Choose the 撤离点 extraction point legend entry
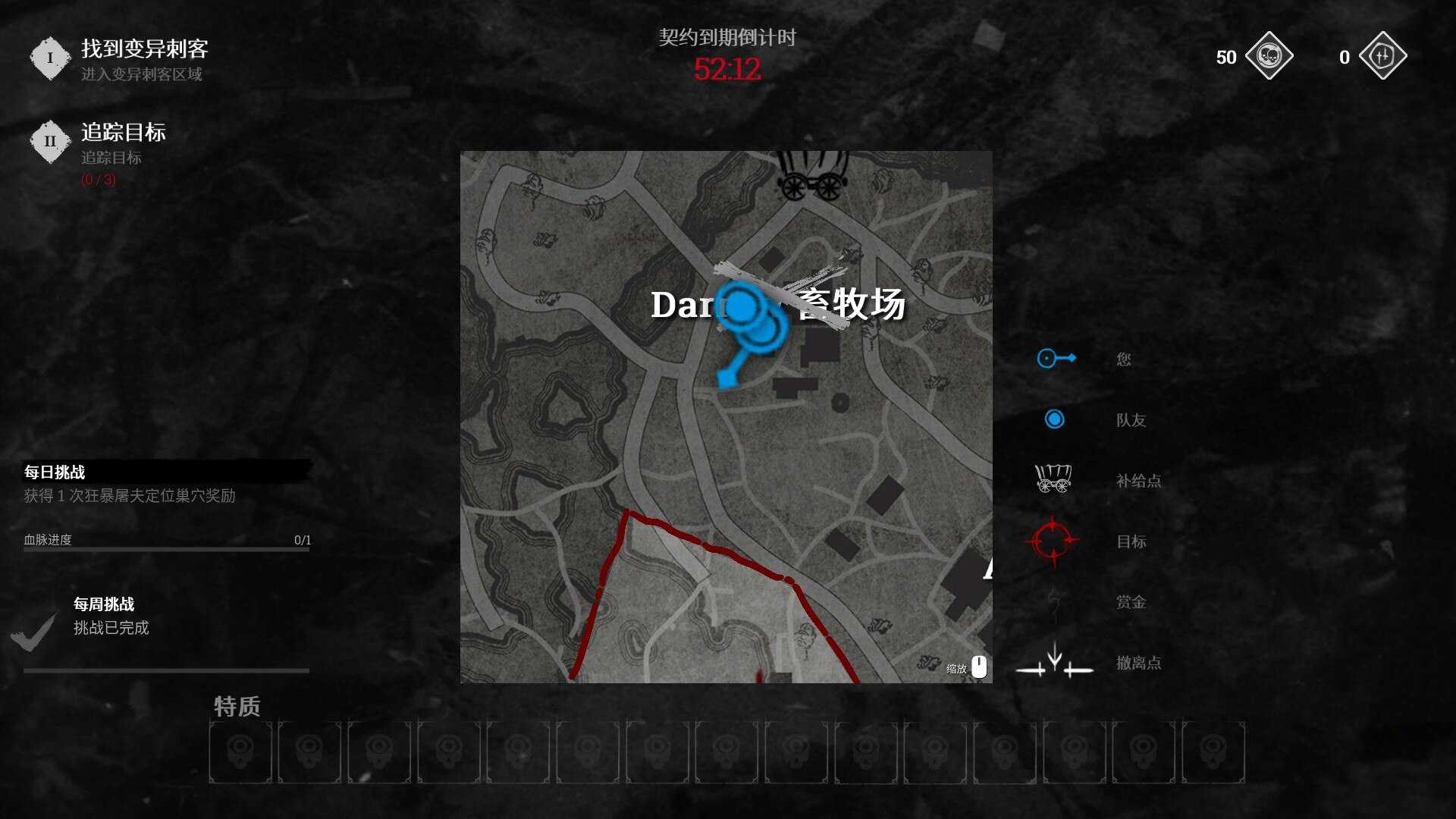Viewport: 1456px width, 819px height. tap(1137, 663)
